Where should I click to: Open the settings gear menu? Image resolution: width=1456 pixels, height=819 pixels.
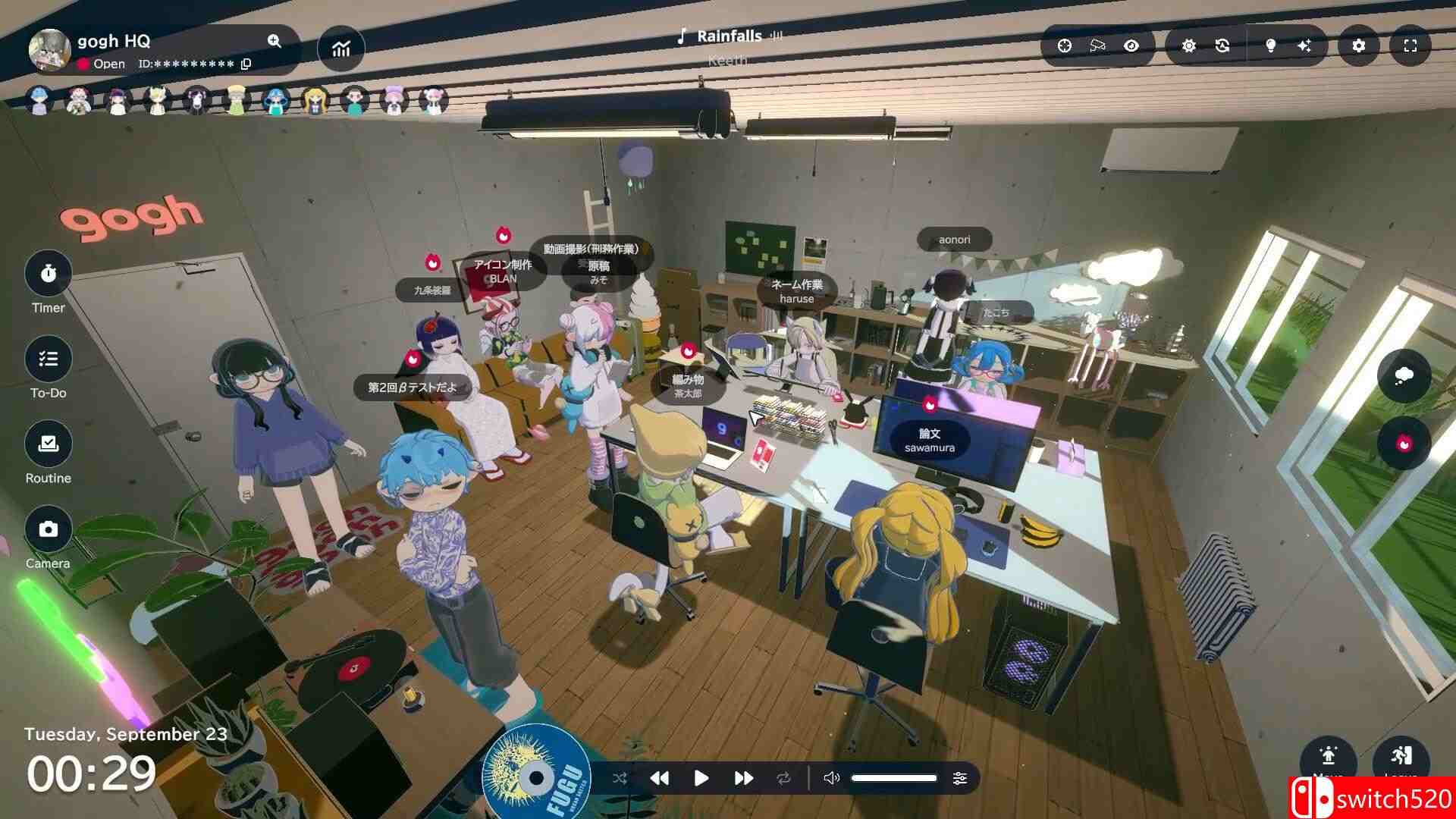click(1358, 46)
